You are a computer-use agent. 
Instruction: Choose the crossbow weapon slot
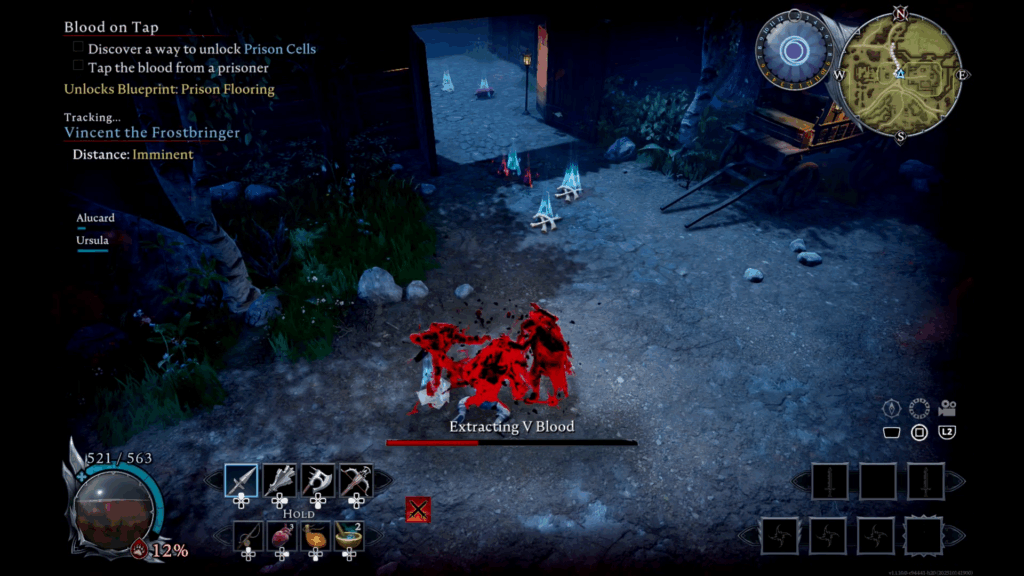click(356, 481)
